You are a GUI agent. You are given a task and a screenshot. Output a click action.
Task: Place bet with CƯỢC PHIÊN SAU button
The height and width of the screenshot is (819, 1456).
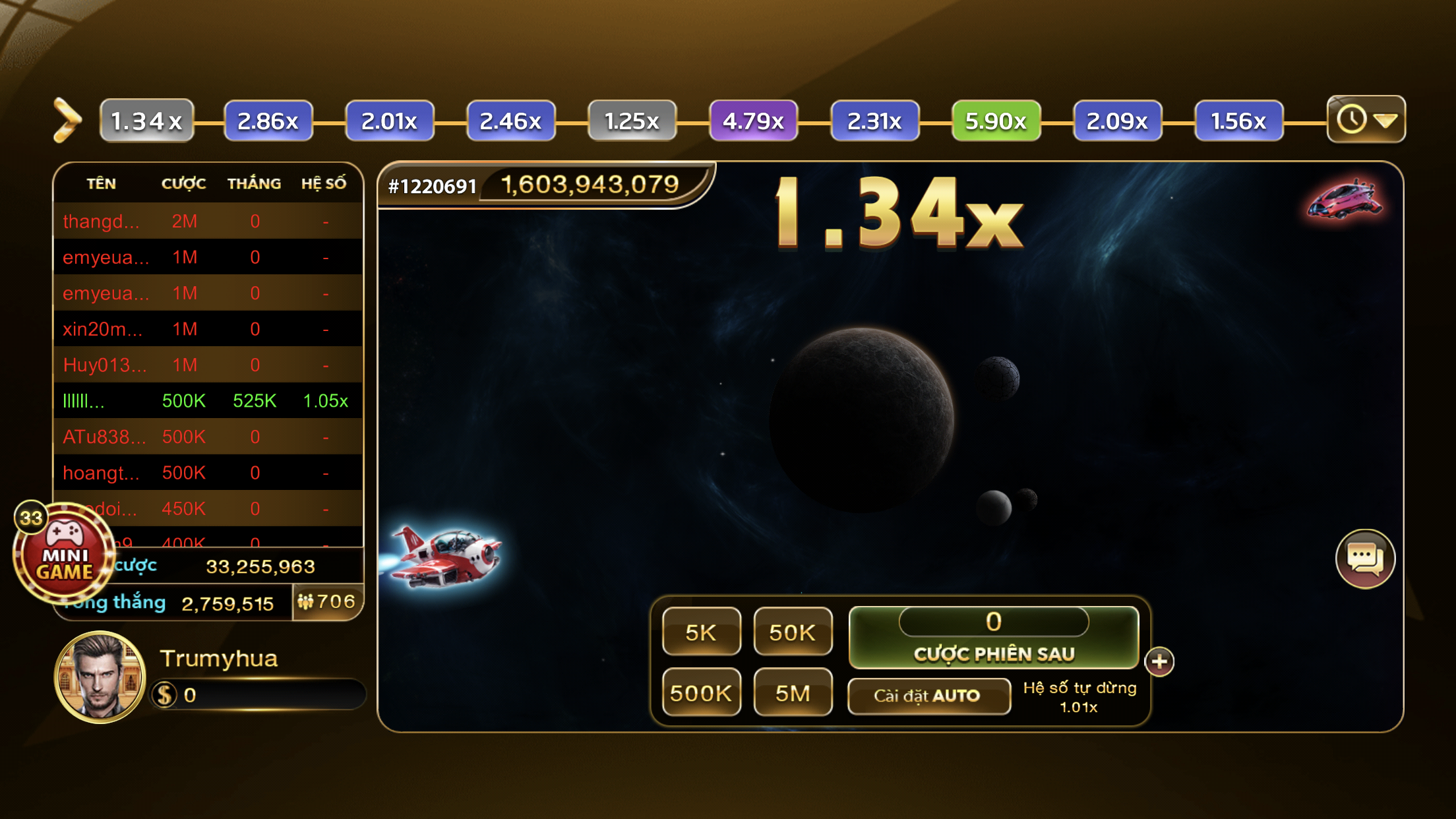point(993,652)
